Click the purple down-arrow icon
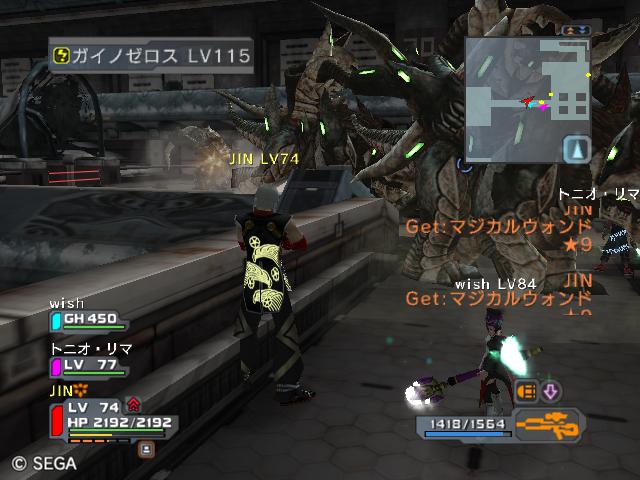This screenshot has height=480, width=640. click(x=551, y=391)
